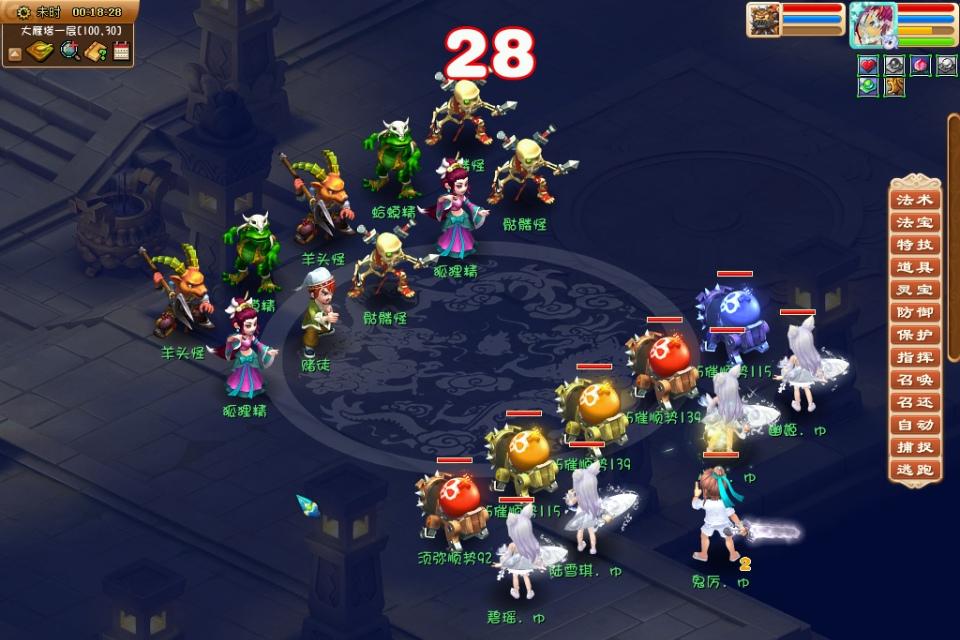
Task: Activate the 保护 protect command
Action: tap(915, 335)
